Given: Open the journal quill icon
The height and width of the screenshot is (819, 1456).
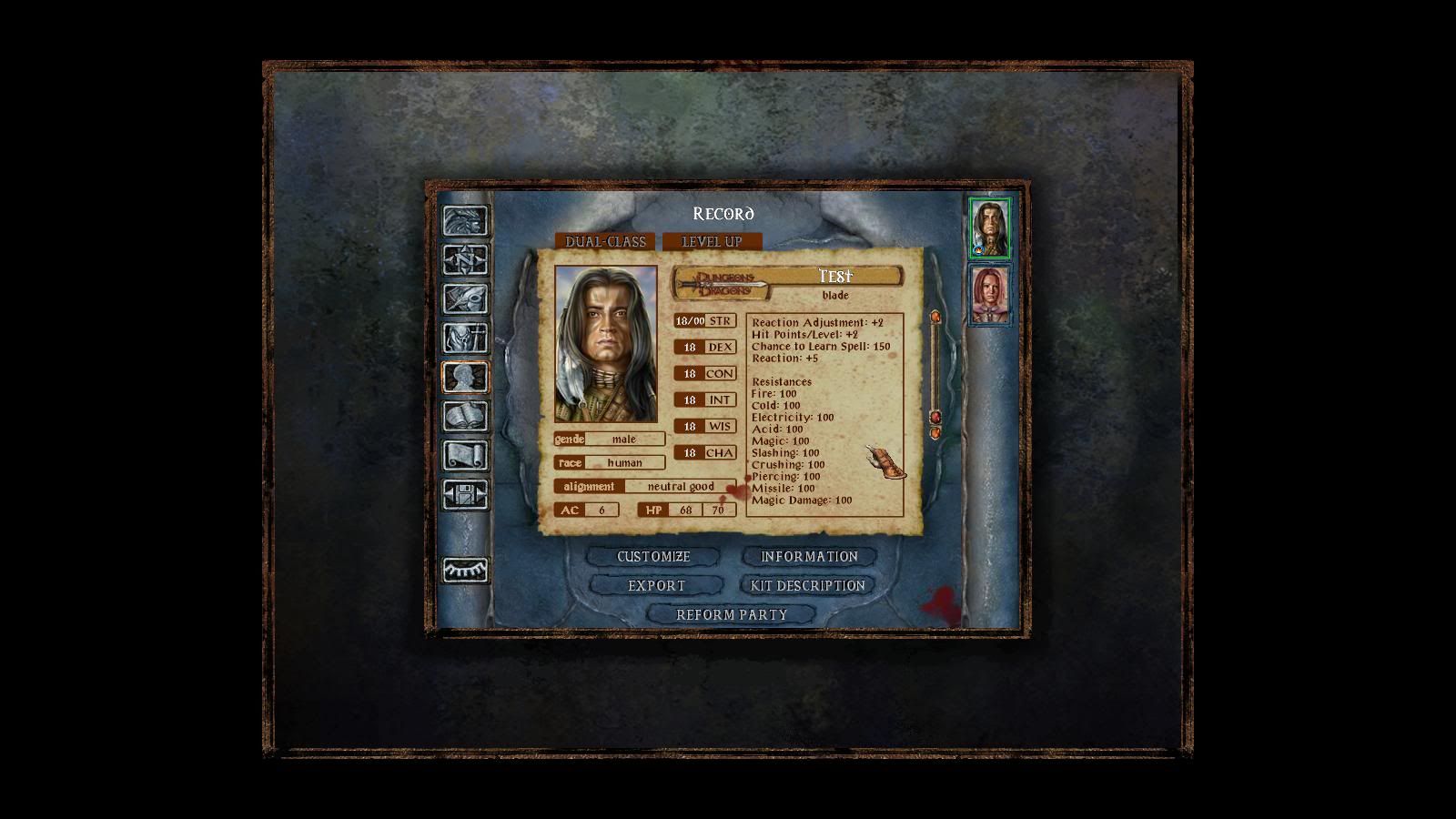Looking at the screenshot, I should click(x=465, y=298).
